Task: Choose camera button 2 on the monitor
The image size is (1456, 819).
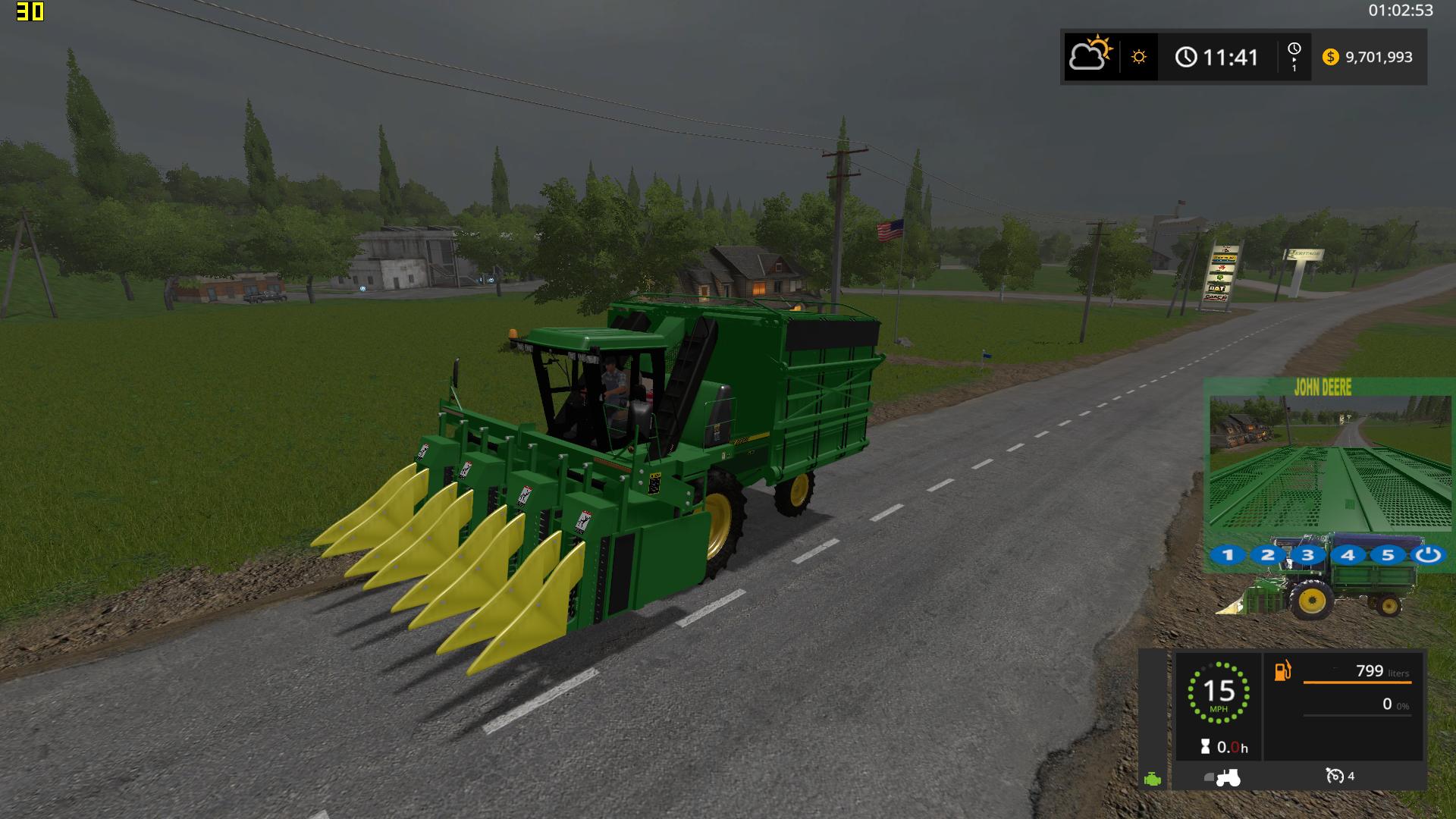Action: [x=1268, y=555]
